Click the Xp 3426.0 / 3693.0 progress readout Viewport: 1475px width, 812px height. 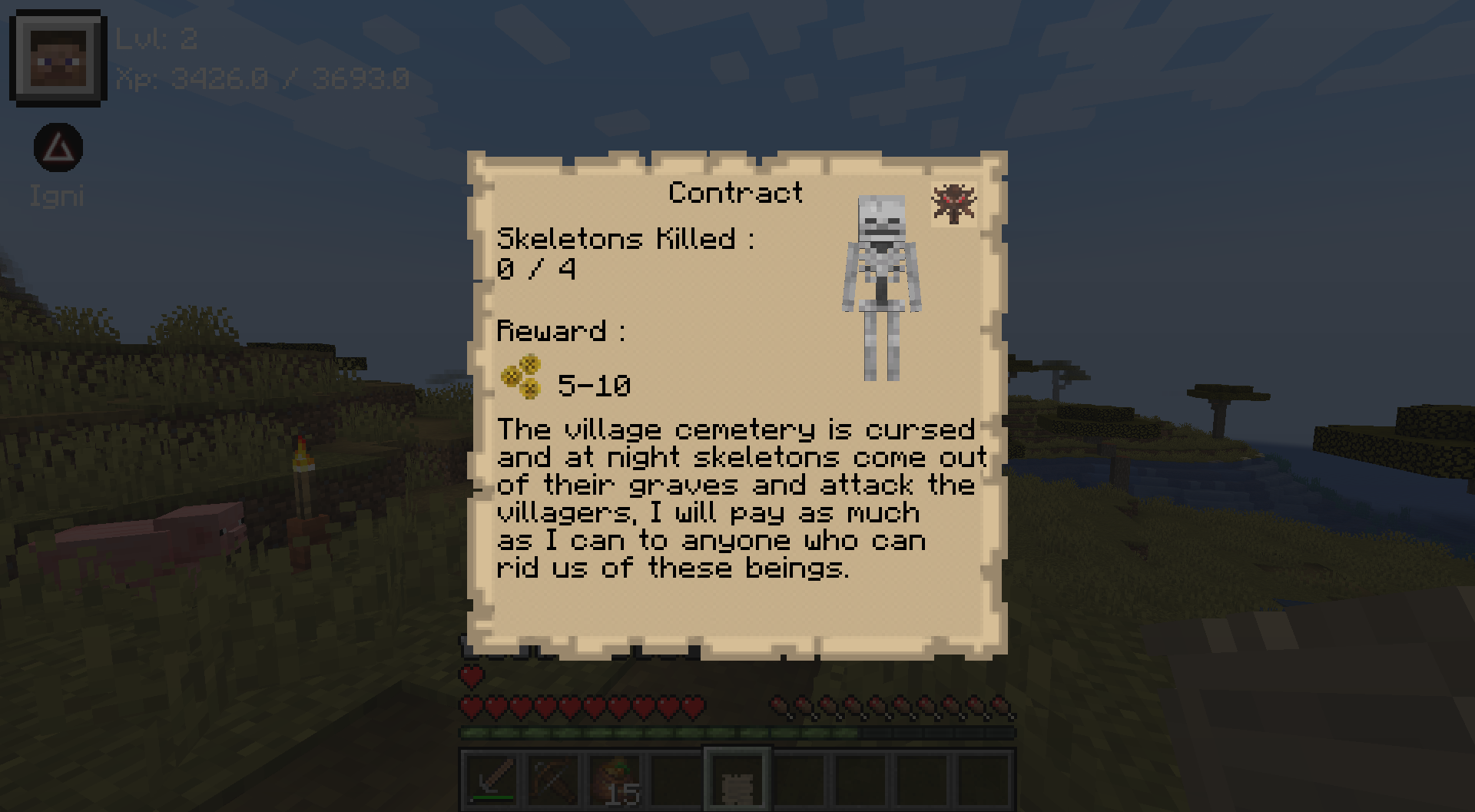pyautogui.click(x=264, y=78)
